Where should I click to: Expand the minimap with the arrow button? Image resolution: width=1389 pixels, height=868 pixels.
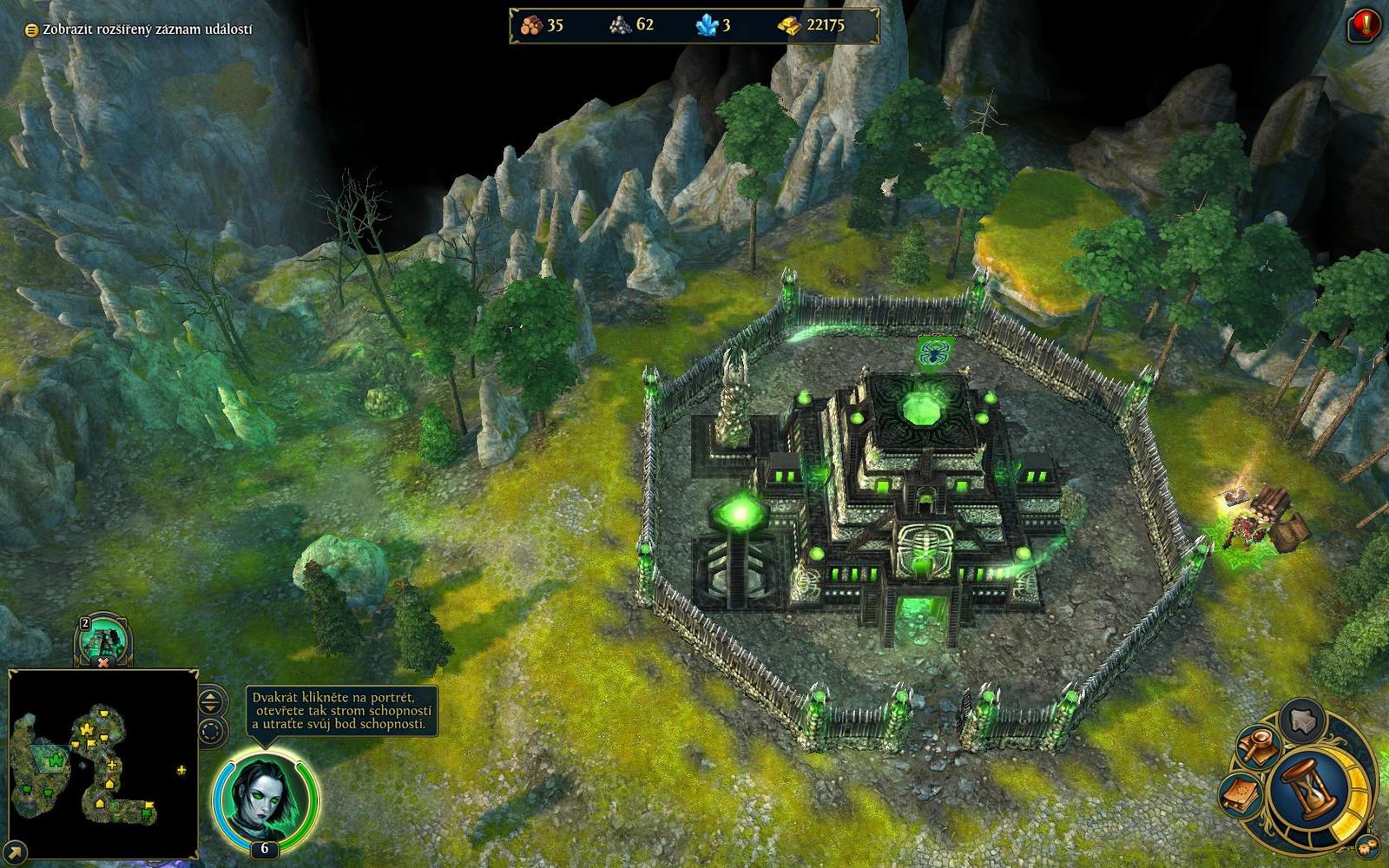click(x=16, y=852)
